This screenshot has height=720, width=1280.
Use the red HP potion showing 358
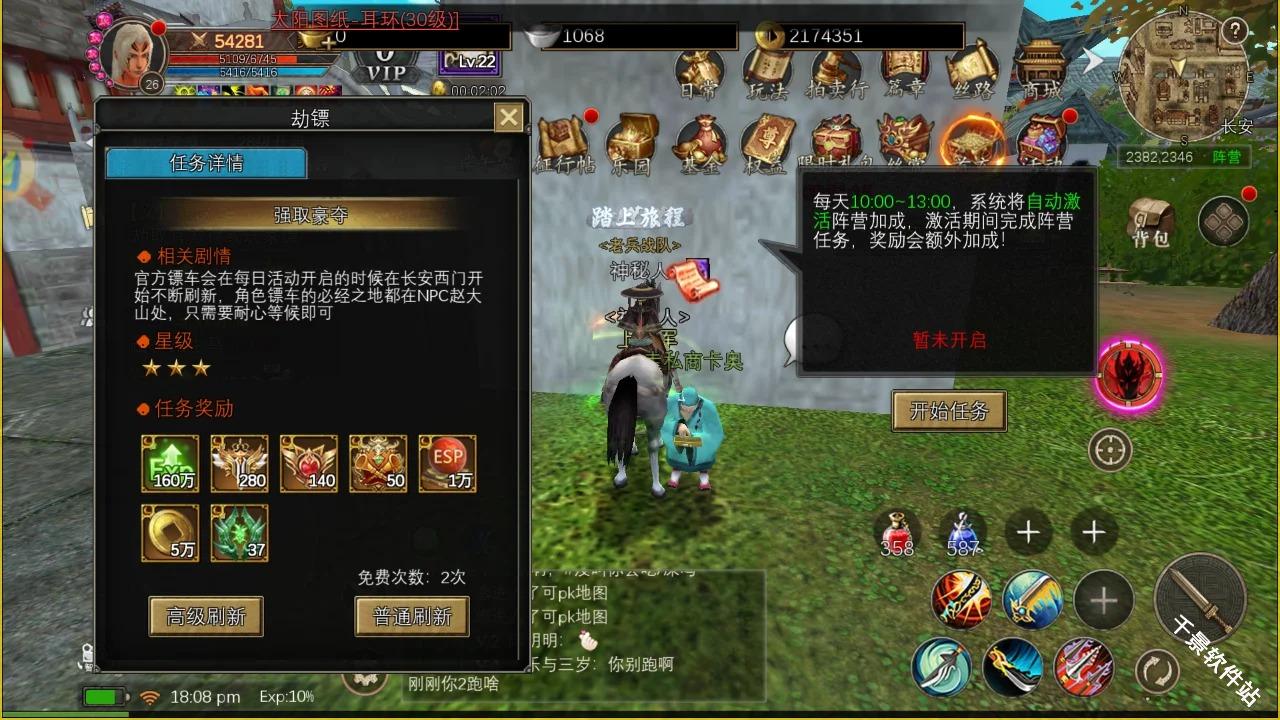(897, 530)
